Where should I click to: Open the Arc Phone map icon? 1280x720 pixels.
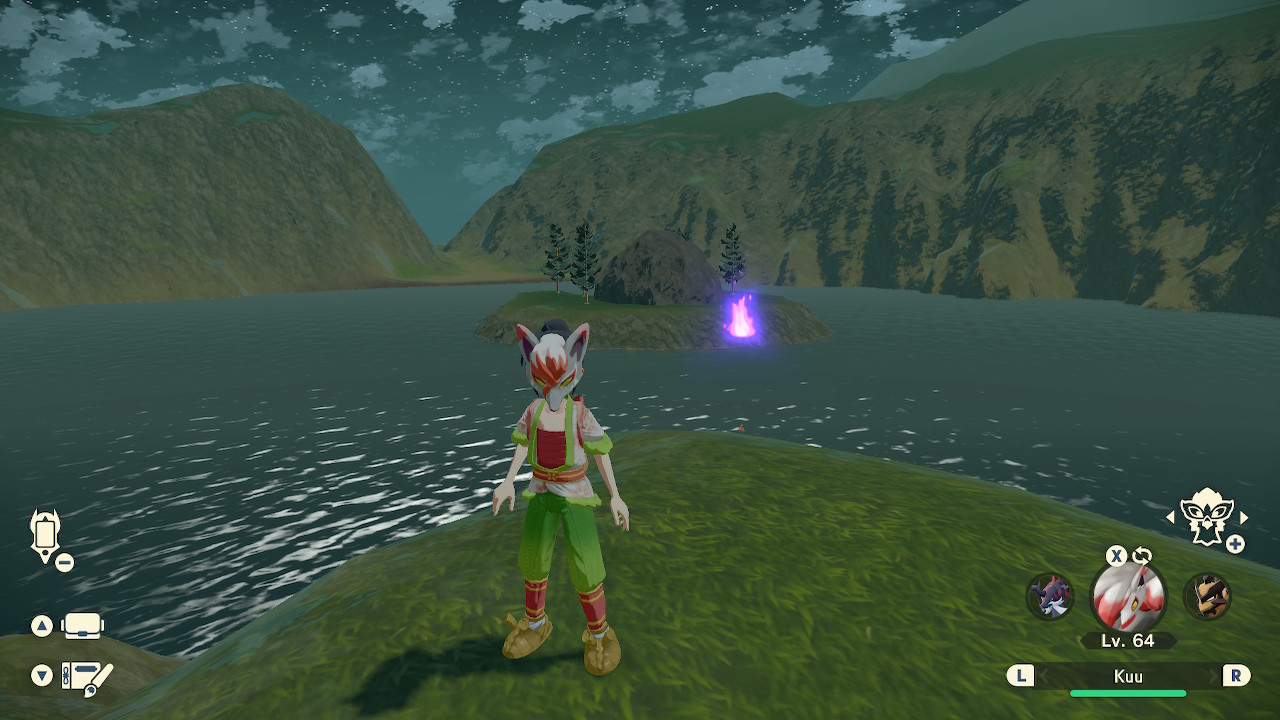46,536
